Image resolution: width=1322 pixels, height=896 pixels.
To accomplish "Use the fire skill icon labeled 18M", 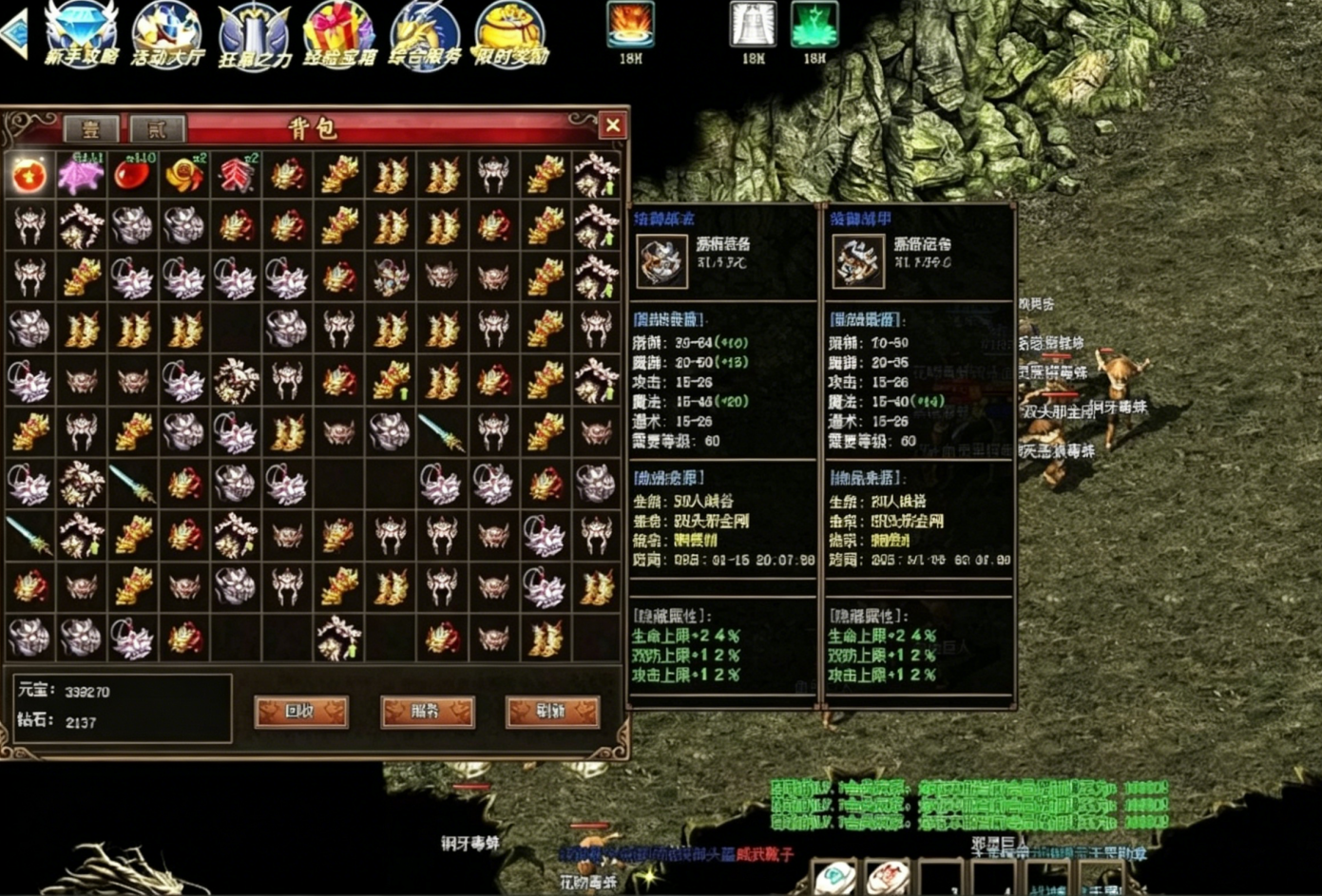I will pyautogui.click(x=628, y=24).
